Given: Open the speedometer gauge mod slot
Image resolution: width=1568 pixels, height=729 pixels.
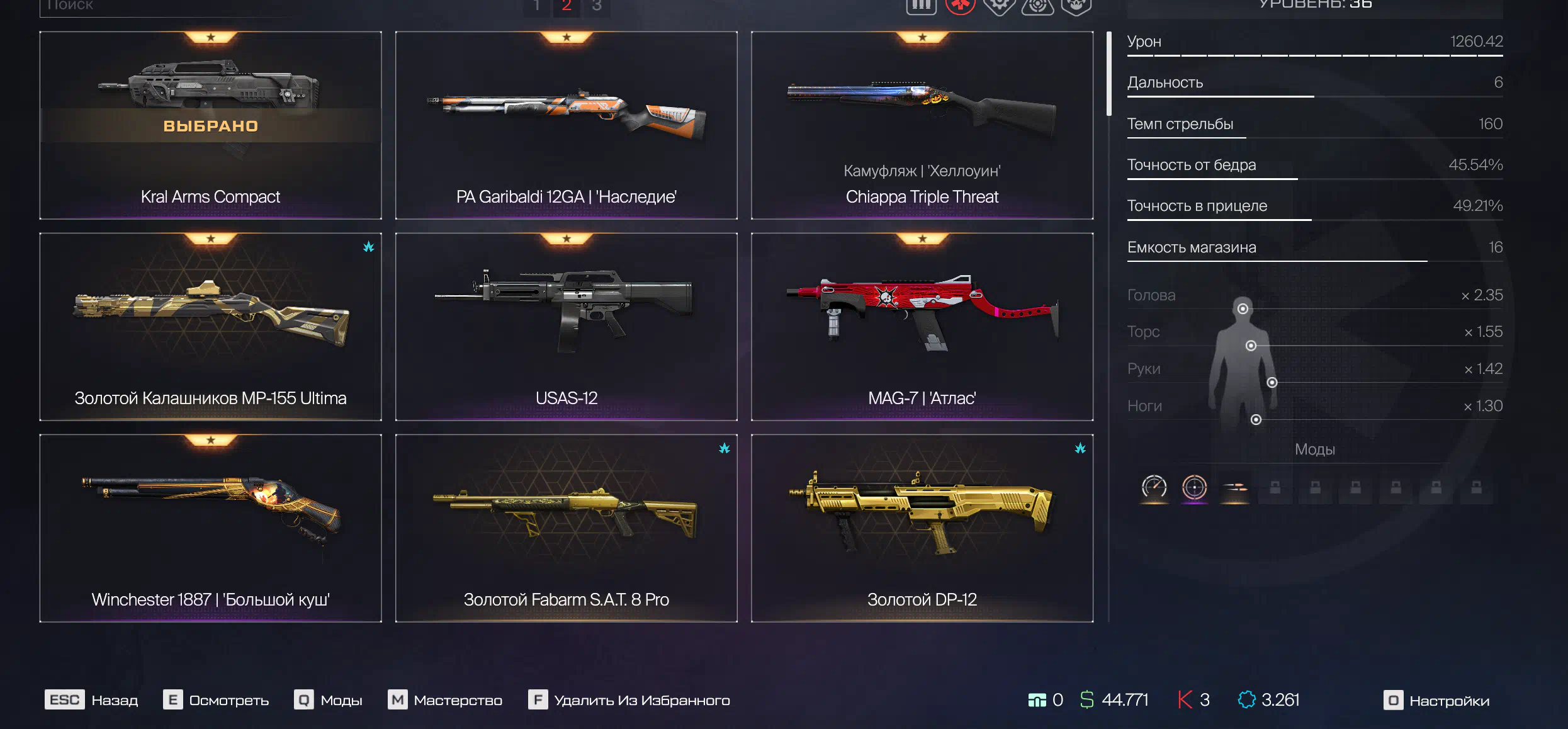Looking at the screenshot, I should click(x=1154, y=487).
